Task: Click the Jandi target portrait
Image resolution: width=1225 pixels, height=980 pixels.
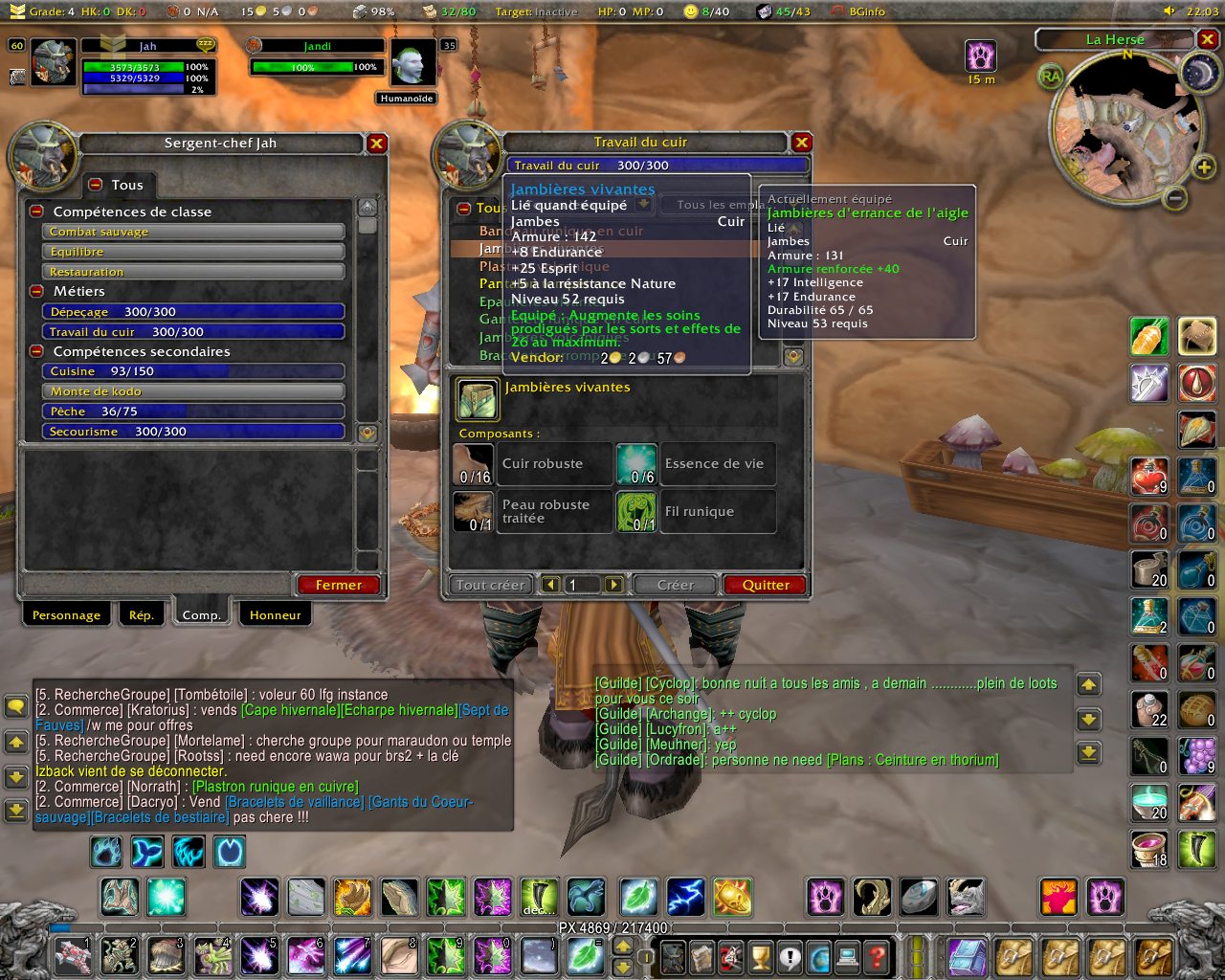Action: click(x=413, y=63)
